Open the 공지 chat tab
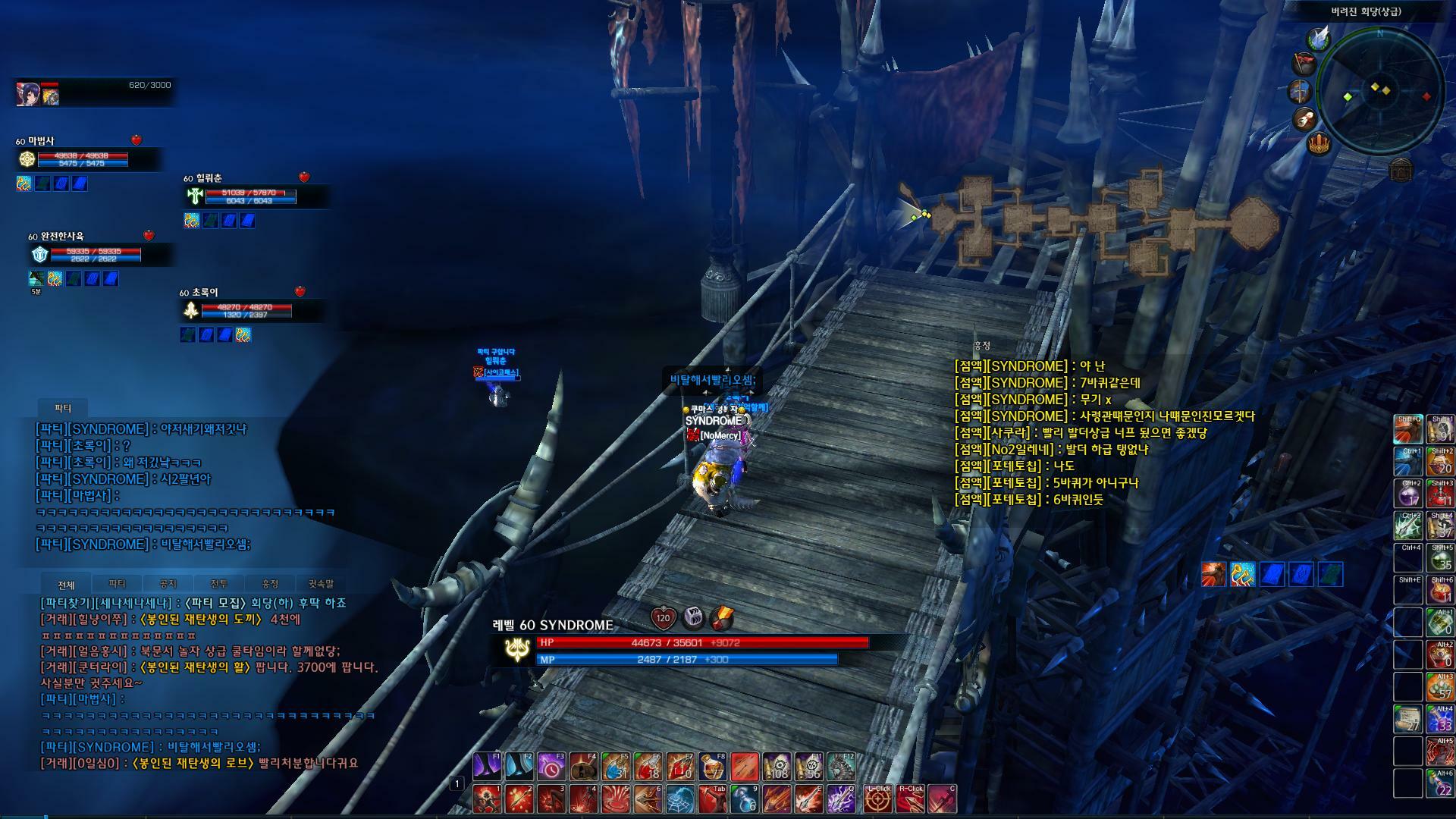Viewport: 1456px width, 819px height. (168, 584)
